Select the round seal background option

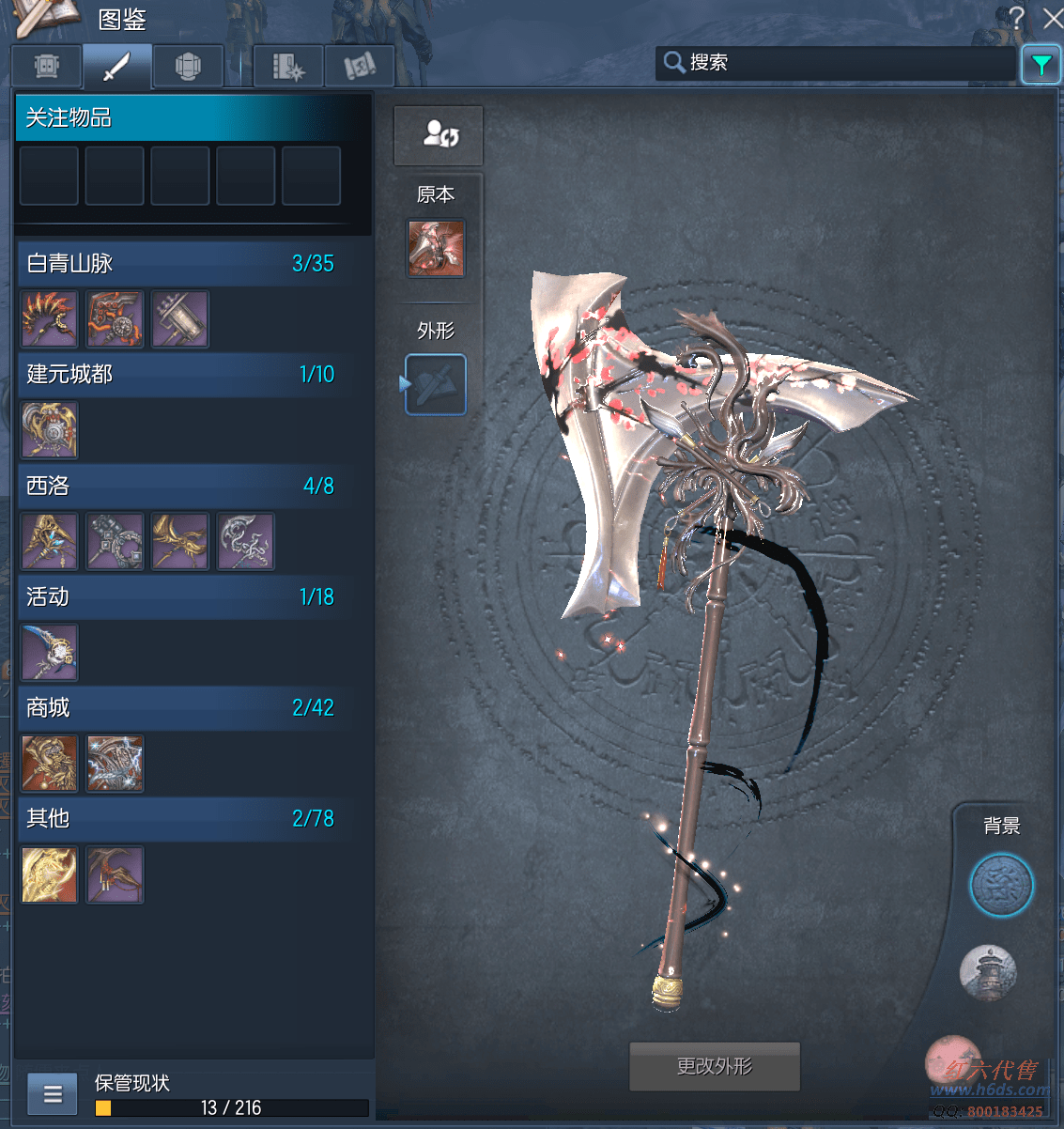coord(1001,885)
